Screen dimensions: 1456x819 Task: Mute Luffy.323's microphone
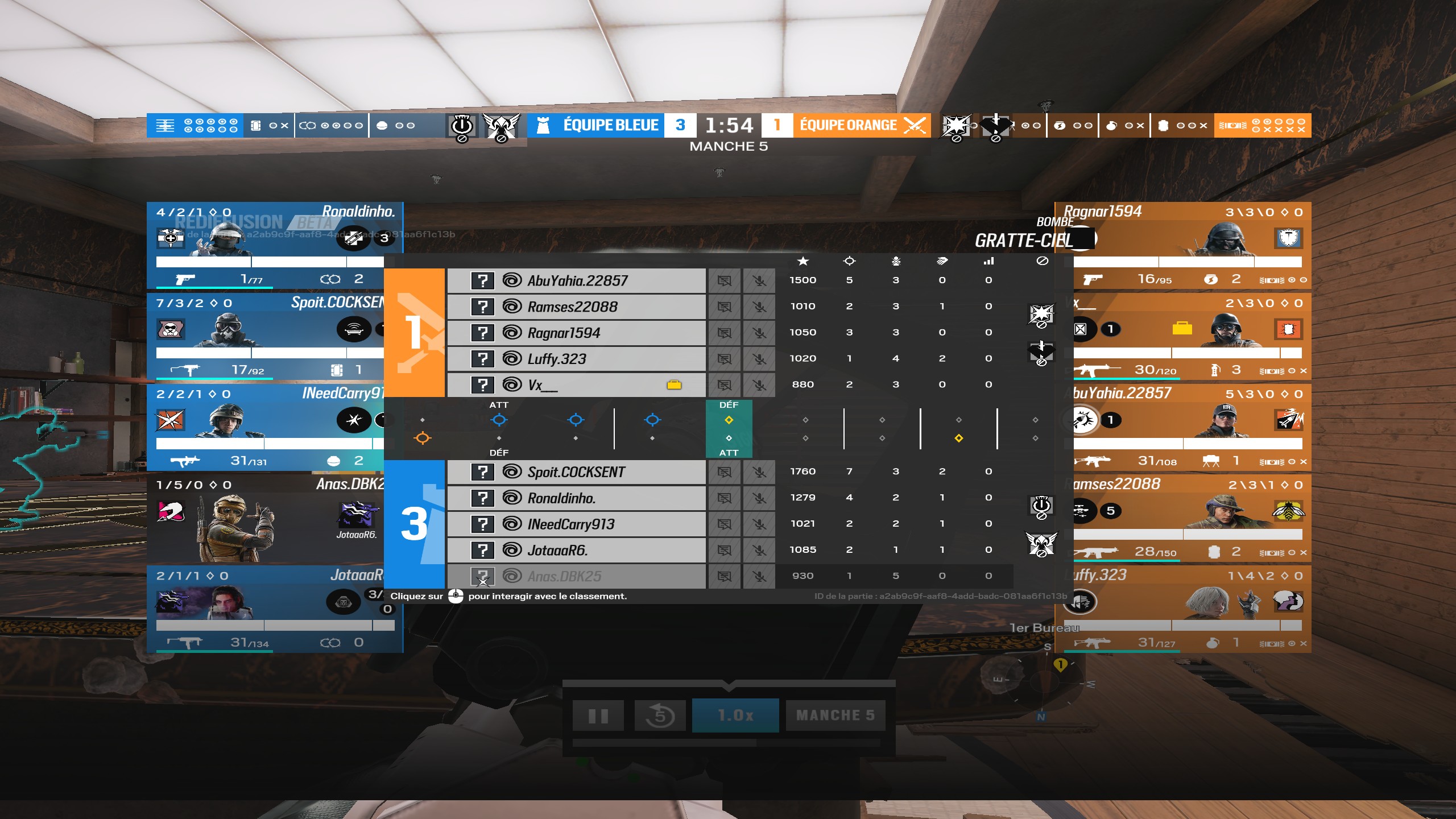coord(759,358)
